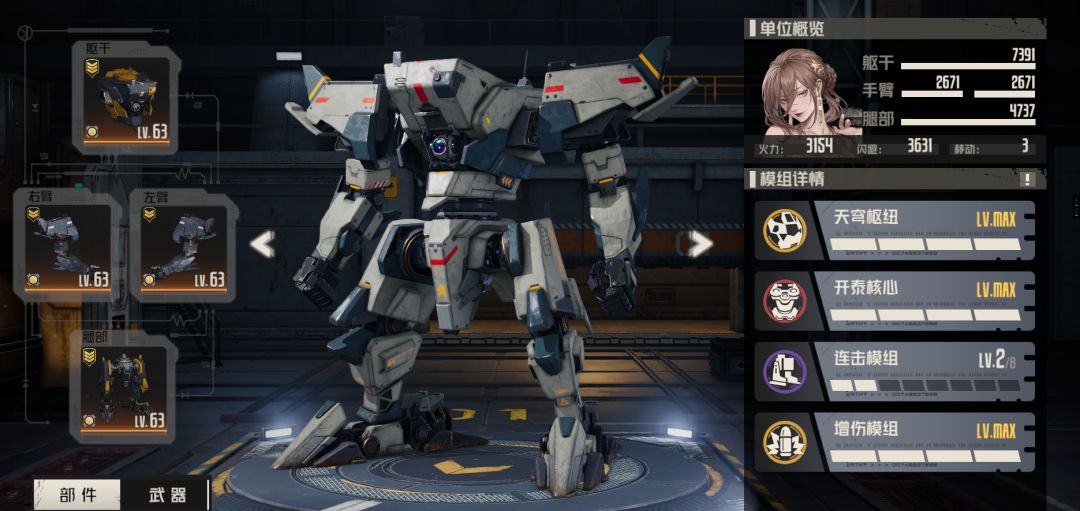Open the 腿部 legs part slot
1080x511 pixels.
point(124,387)
